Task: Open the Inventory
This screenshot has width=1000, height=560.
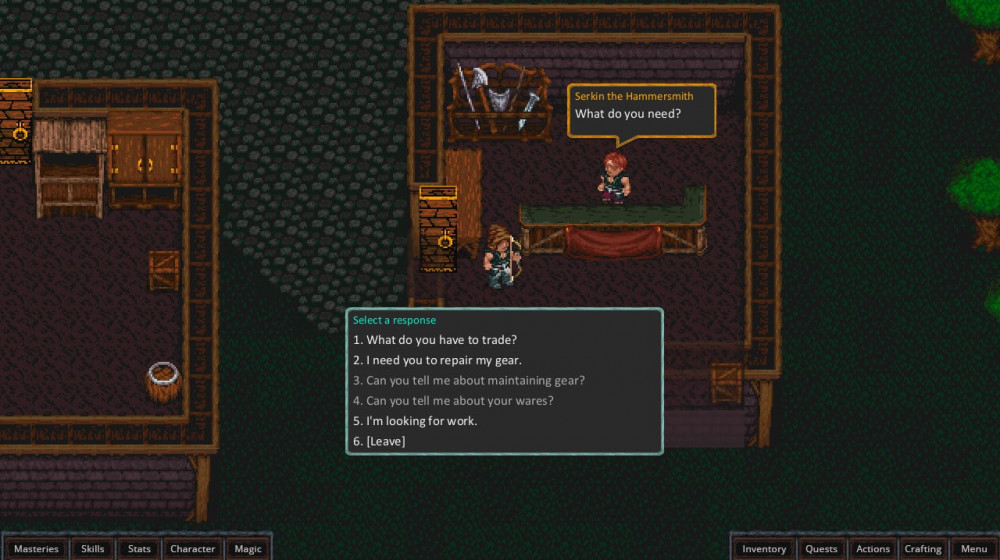Action: pyautogui.click(x=764, y=549)
